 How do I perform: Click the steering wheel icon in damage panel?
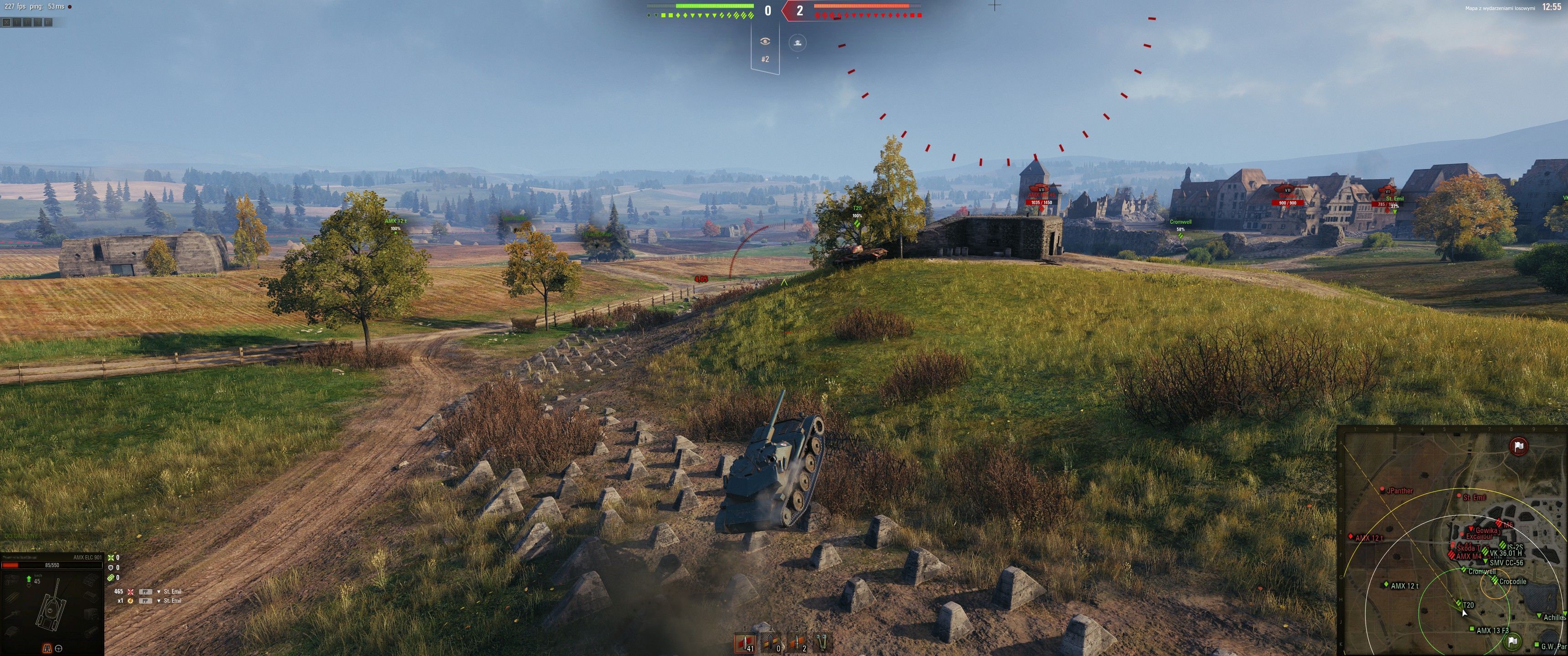(59, 648)
